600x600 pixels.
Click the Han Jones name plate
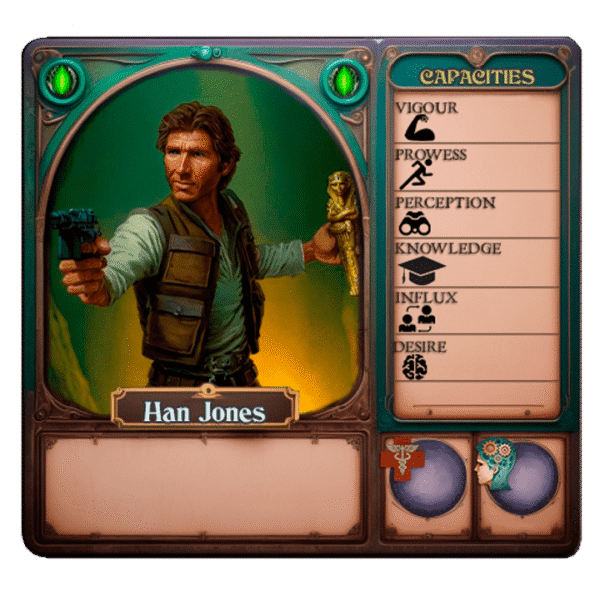(x=204, y=408)
